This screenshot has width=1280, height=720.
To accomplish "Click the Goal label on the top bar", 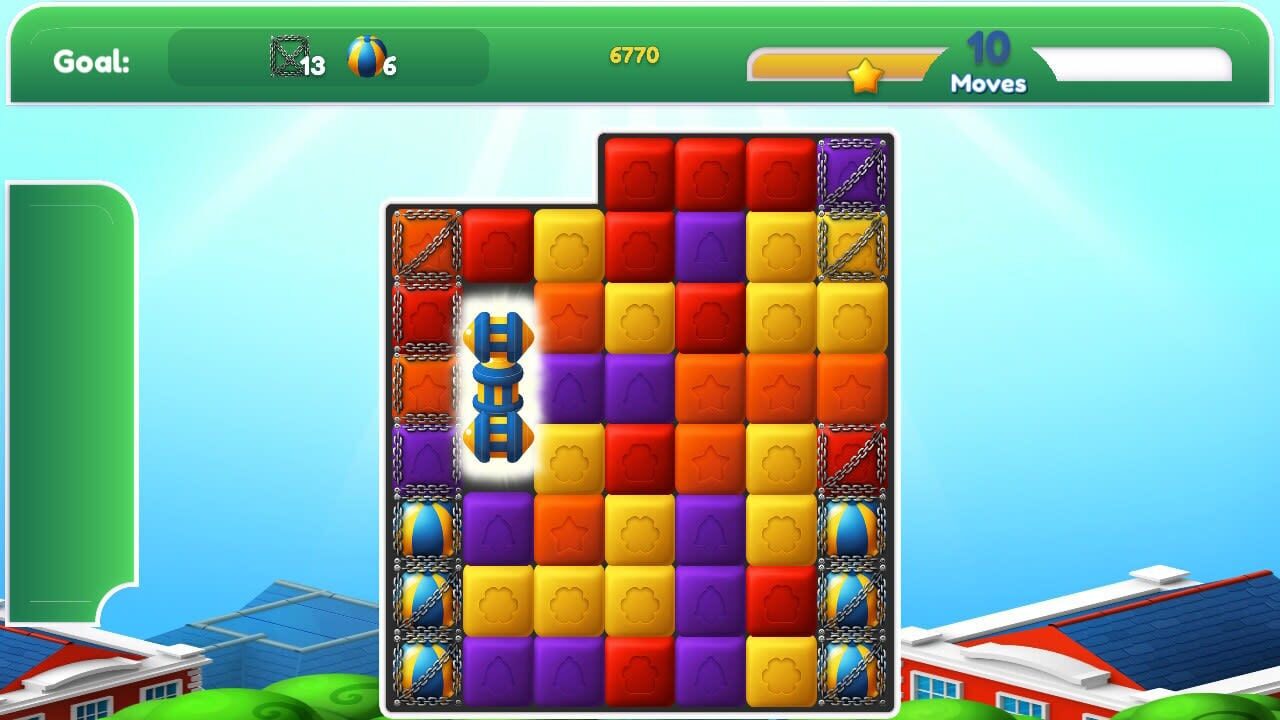I will (x=92, y=60).
